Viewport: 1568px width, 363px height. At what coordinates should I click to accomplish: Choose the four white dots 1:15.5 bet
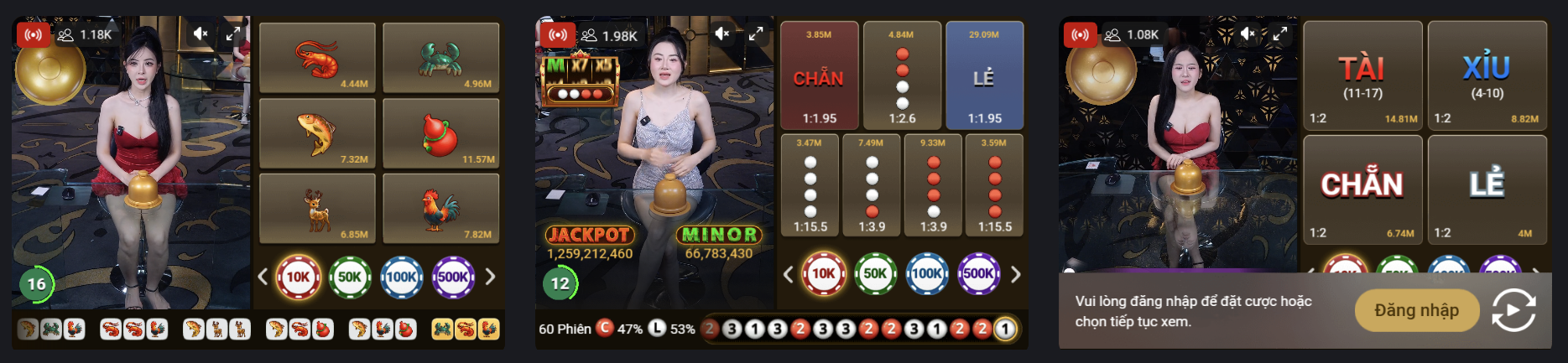[810, 185]
